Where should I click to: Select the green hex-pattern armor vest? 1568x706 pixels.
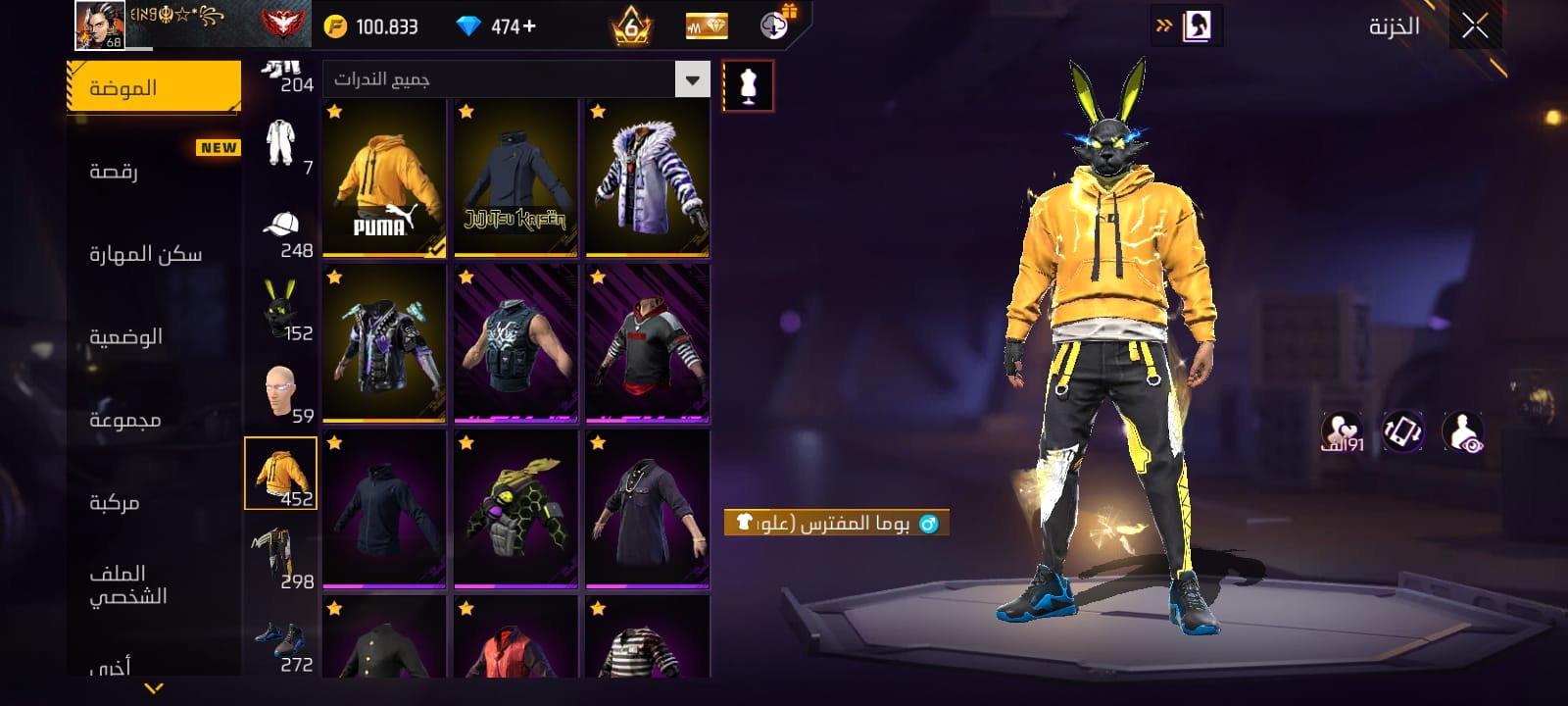point(515,510)
